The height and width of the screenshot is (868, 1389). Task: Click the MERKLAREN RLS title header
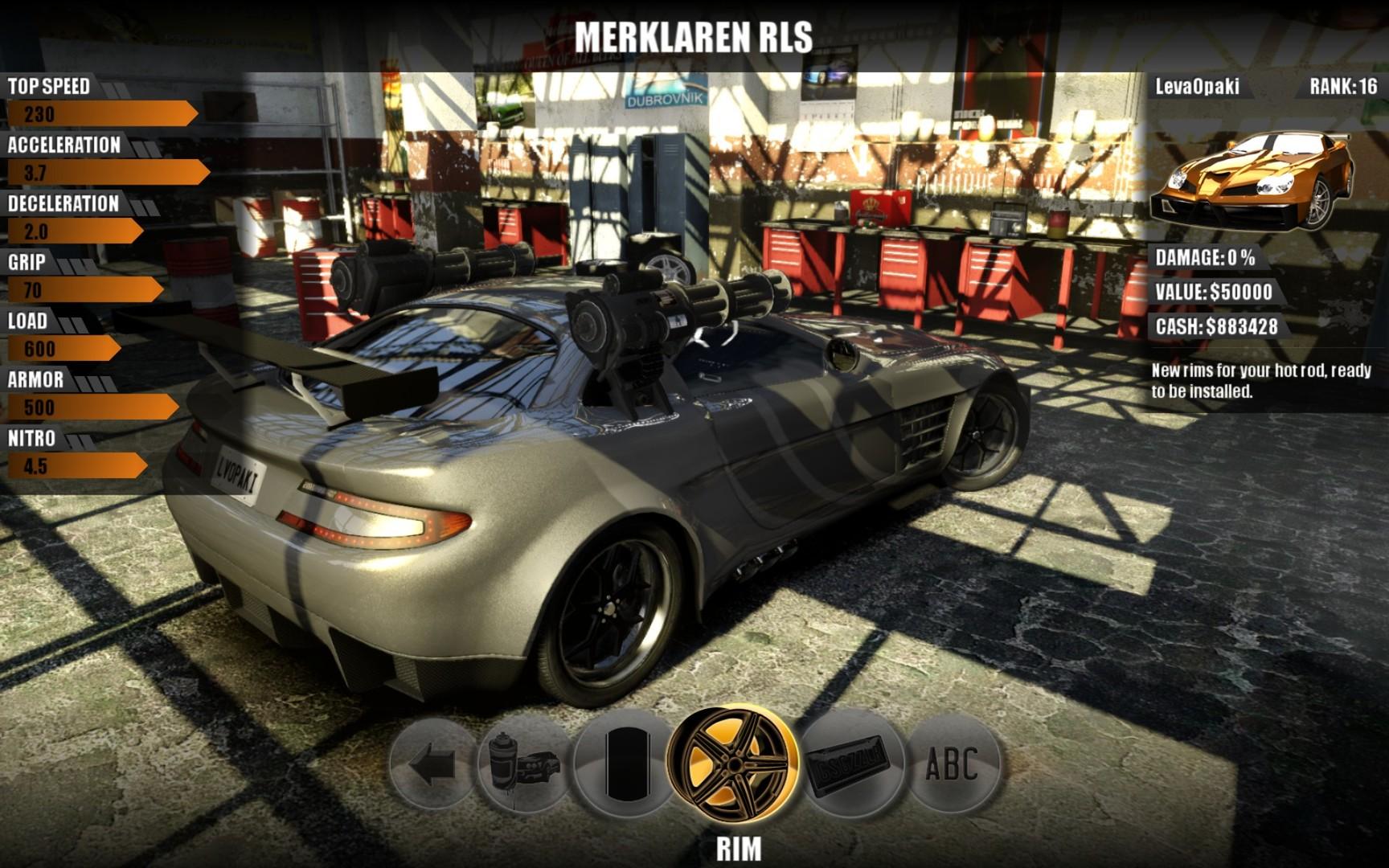[693, 34]
